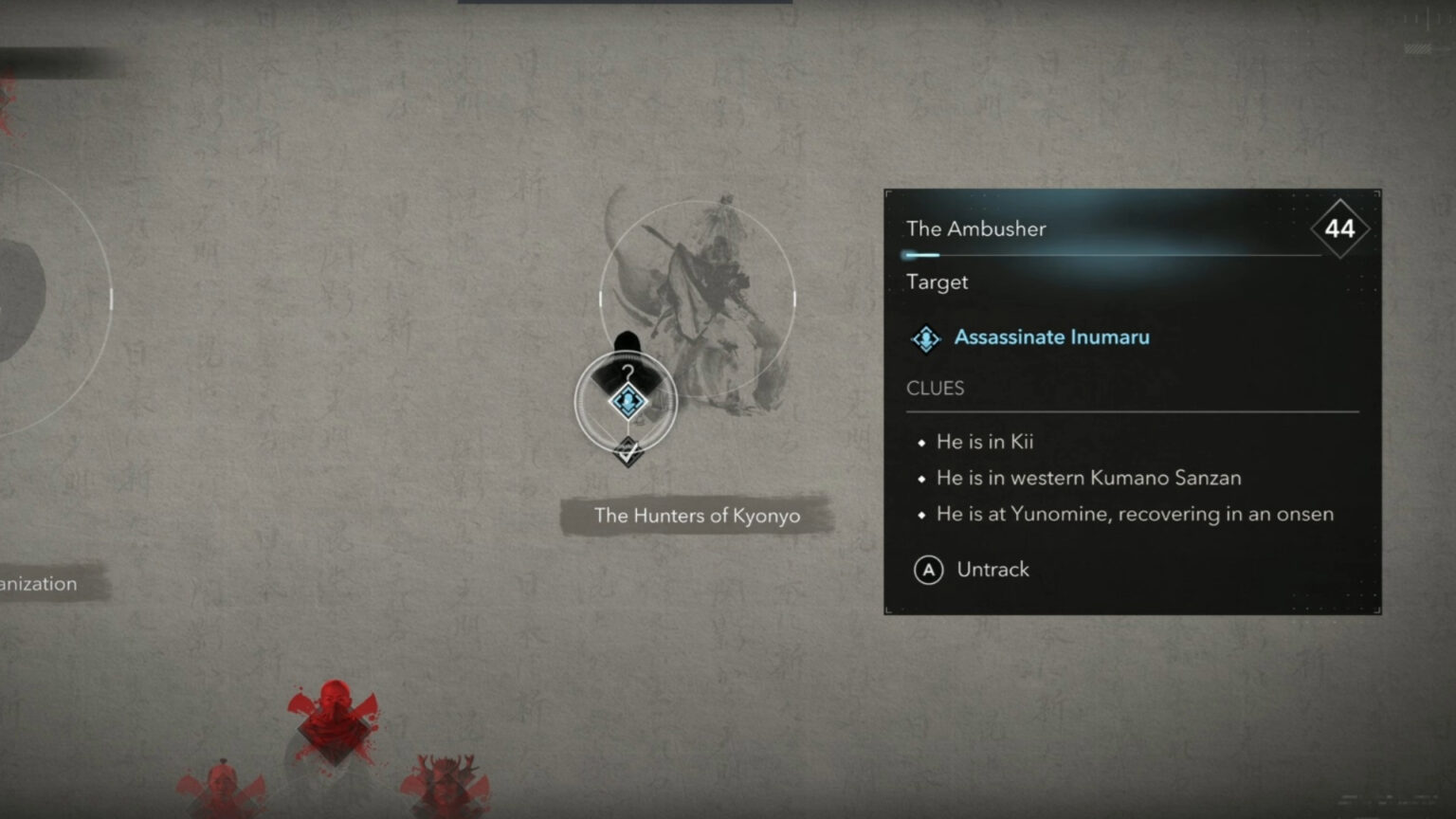
Task: Click the blue assassination diamond on the map marker
Action: click(628, 402)
